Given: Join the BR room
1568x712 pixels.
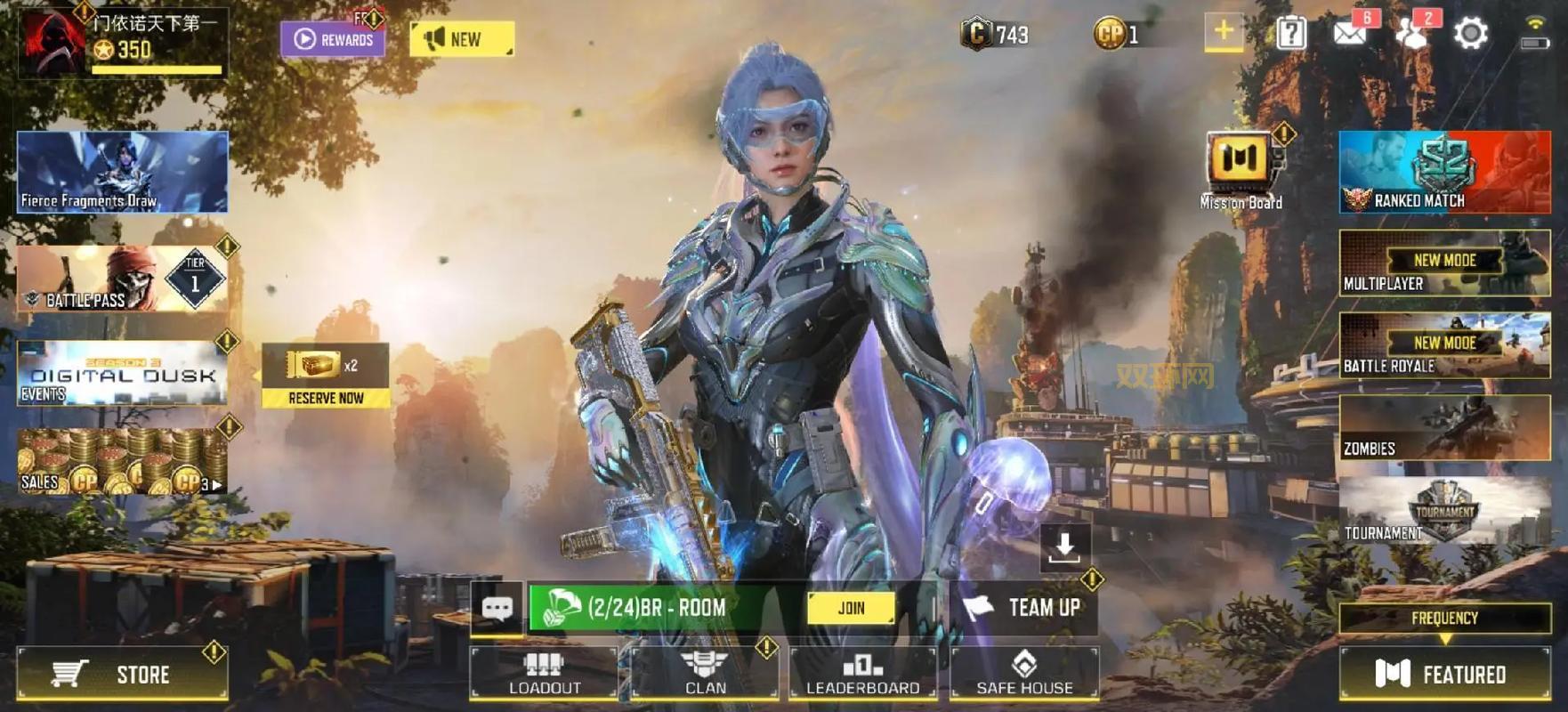Looking at the screenshot, I should 851,608.
